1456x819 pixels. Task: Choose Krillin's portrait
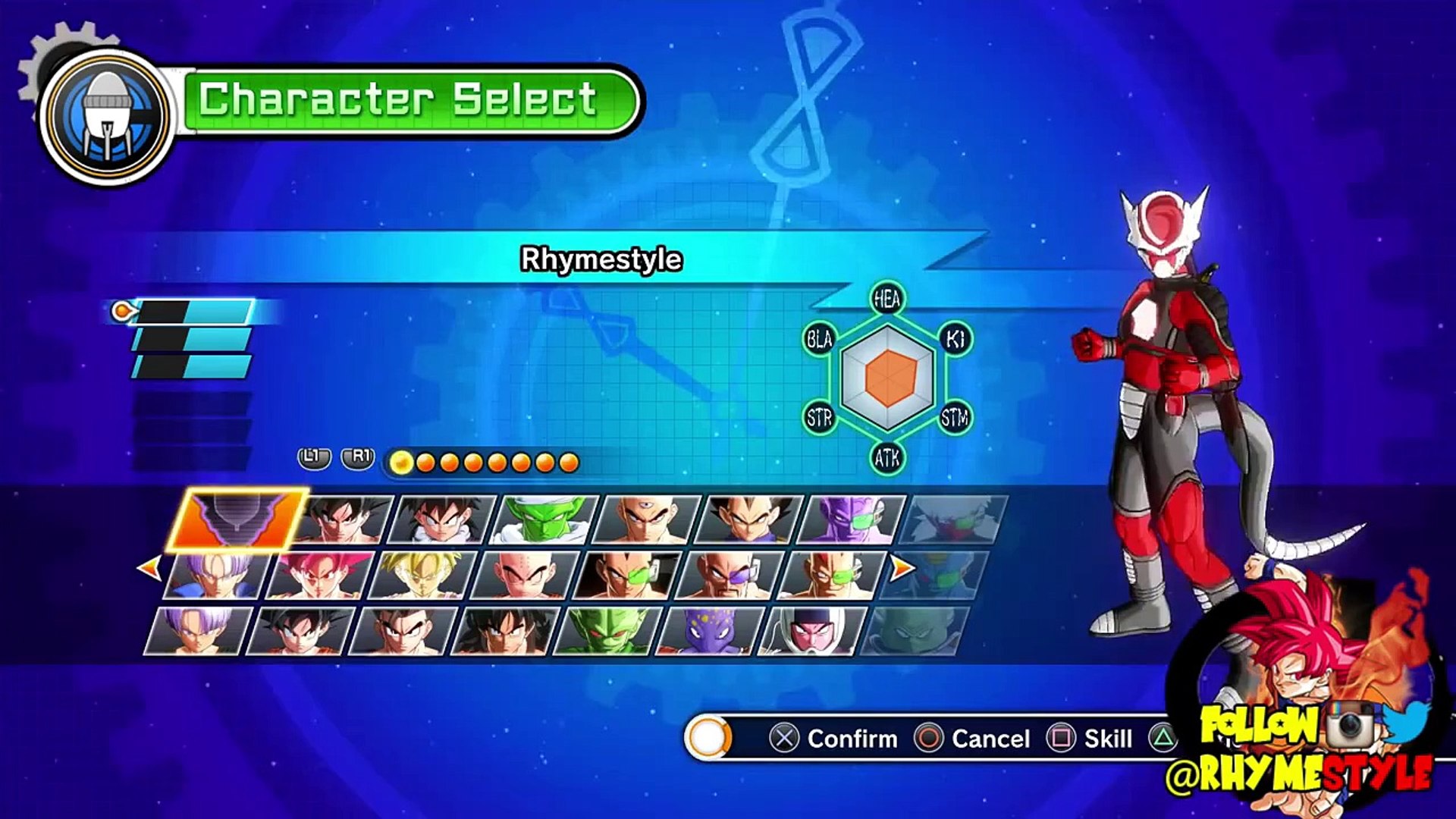pos(525,576)
